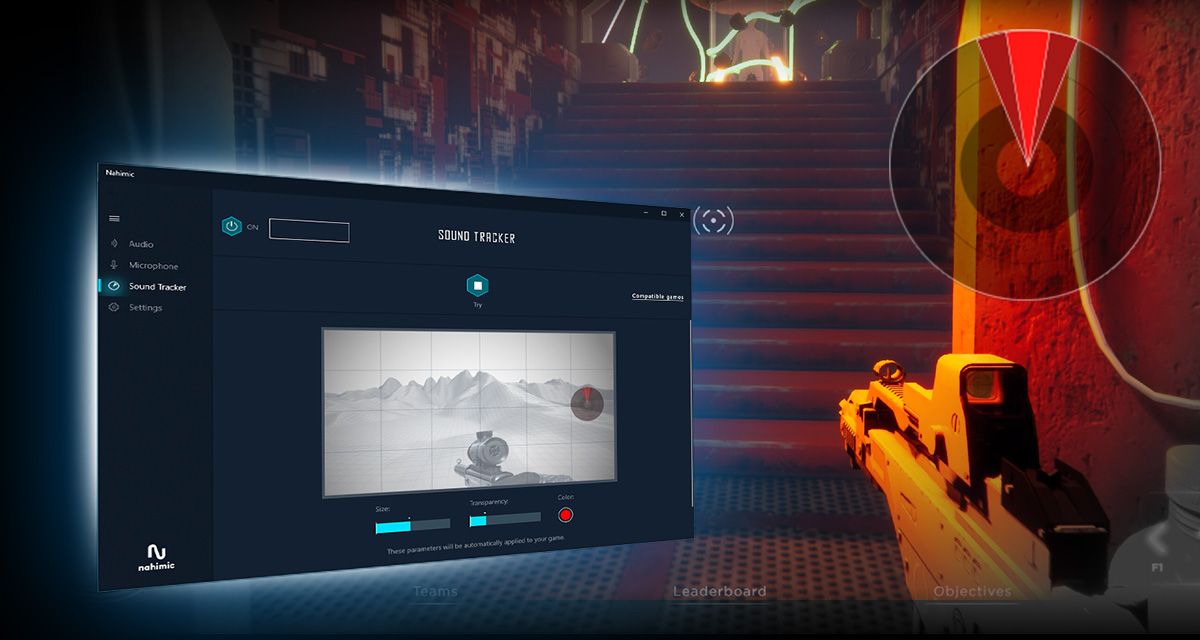Viewport: 1200px width, 640px height.
Task: Maximize the Nahimic window
Action: click(x=664, y=213)
